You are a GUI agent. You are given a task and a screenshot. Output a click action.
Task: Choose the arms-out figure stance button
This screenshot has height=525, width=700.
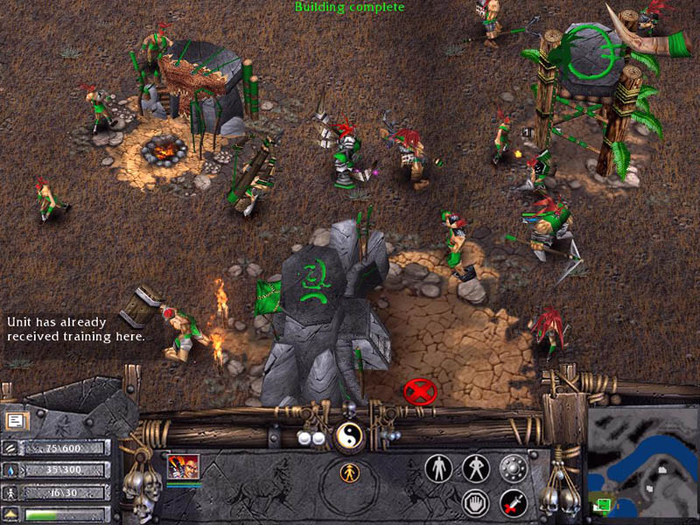476,467
